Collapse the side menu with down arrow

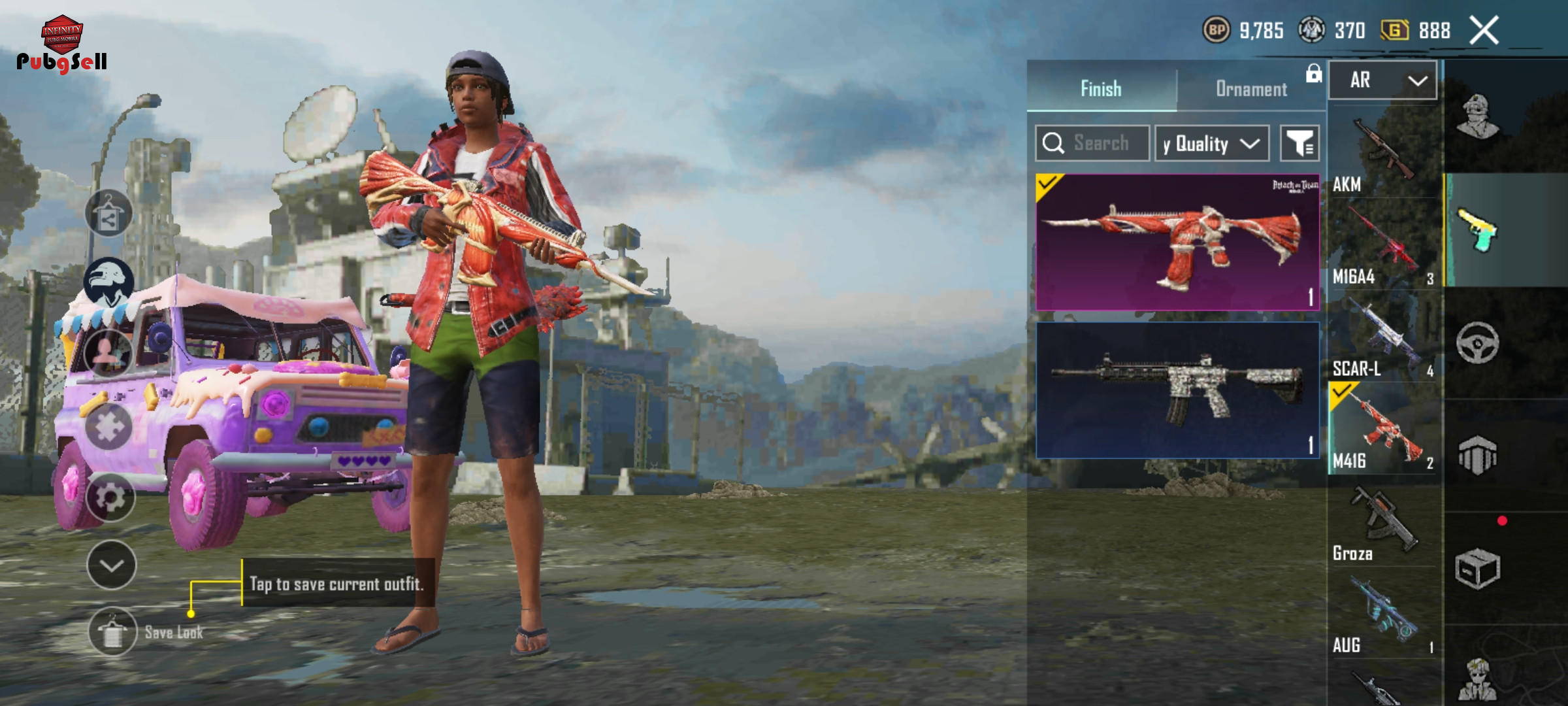112,565
